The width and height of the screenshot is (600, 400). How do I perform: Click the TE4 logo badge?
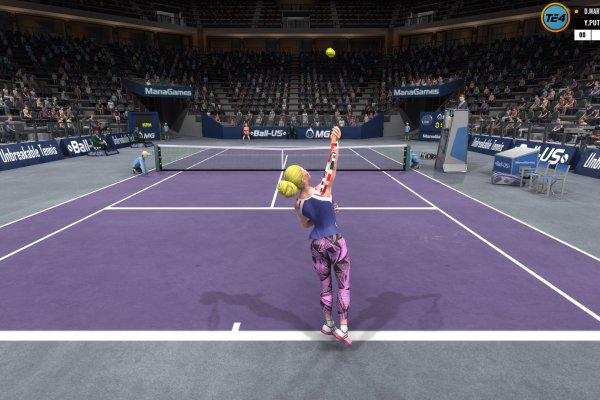click(x=555, y=17)
